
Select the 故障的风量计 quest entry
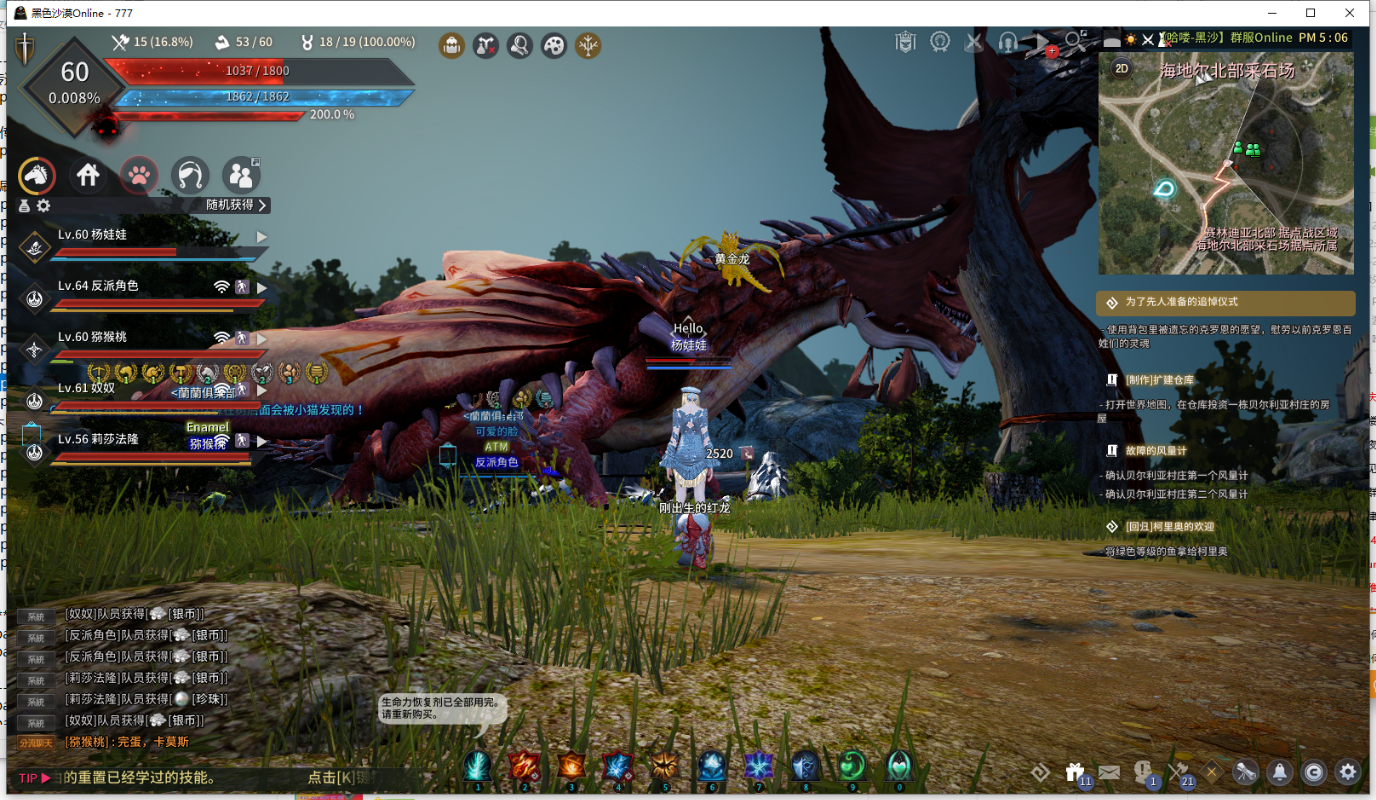click(x=1158, y=451)
